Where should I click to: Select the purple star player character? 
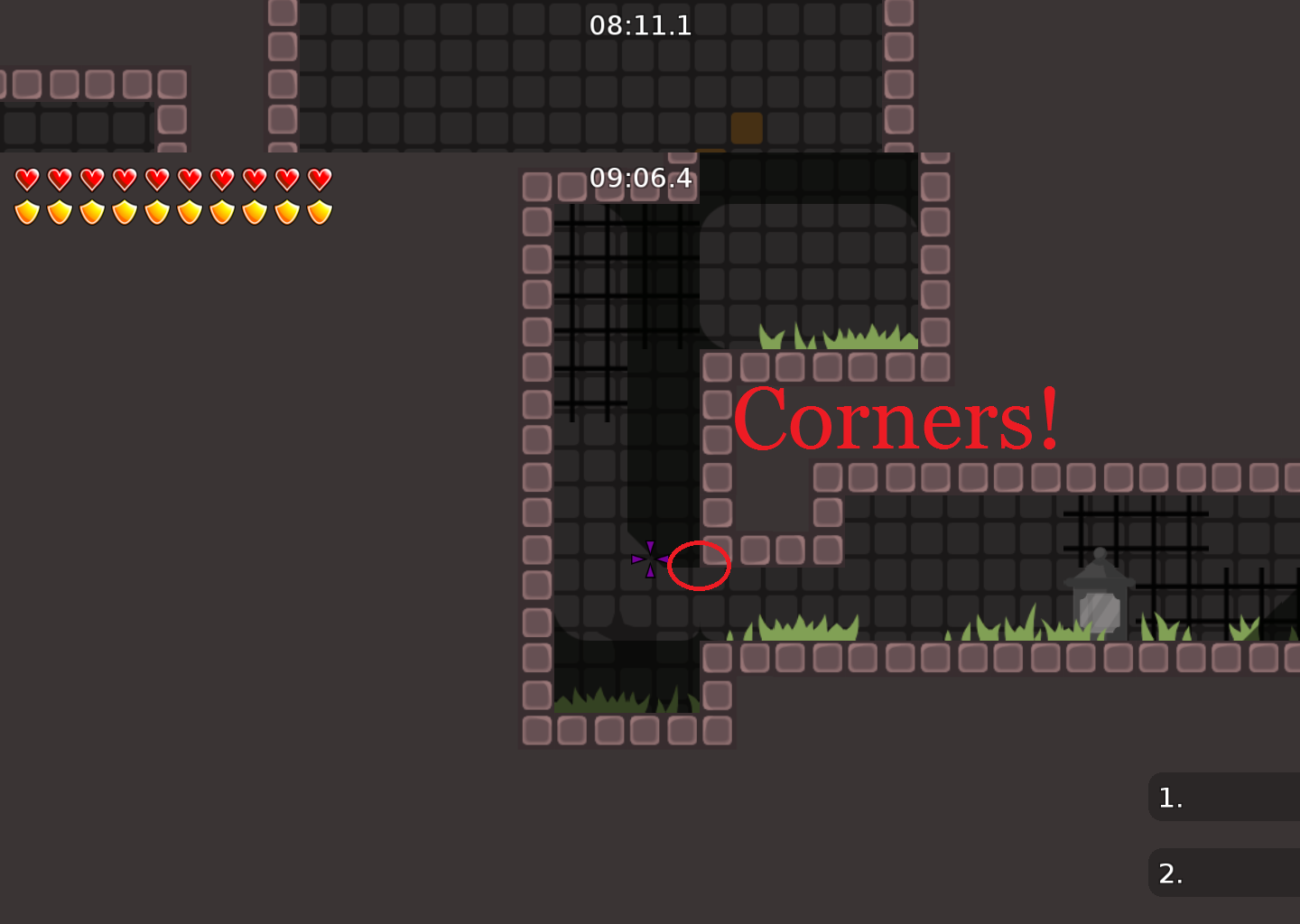(650, 559)
